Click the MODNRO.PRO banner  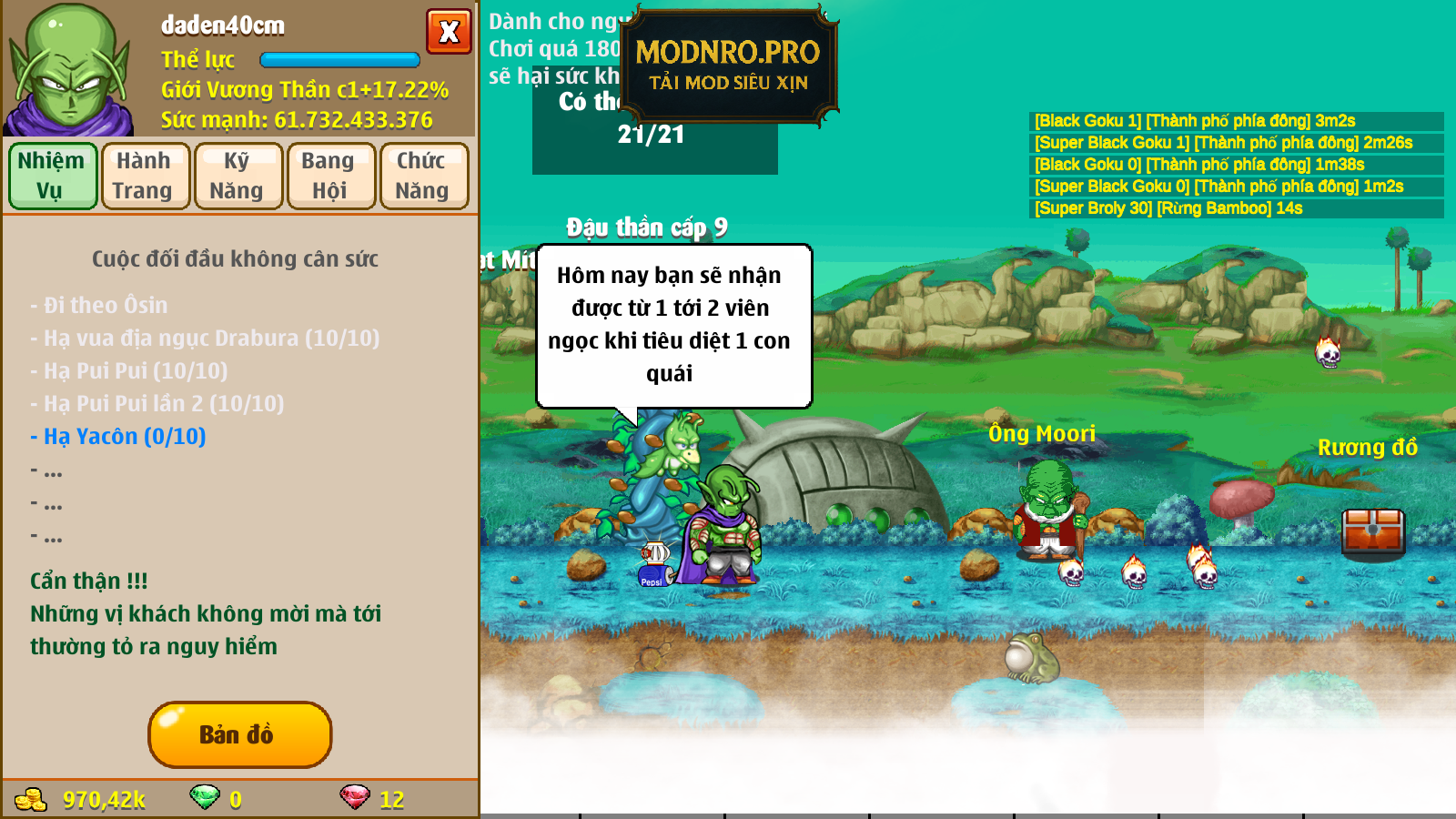pos(728,66)
